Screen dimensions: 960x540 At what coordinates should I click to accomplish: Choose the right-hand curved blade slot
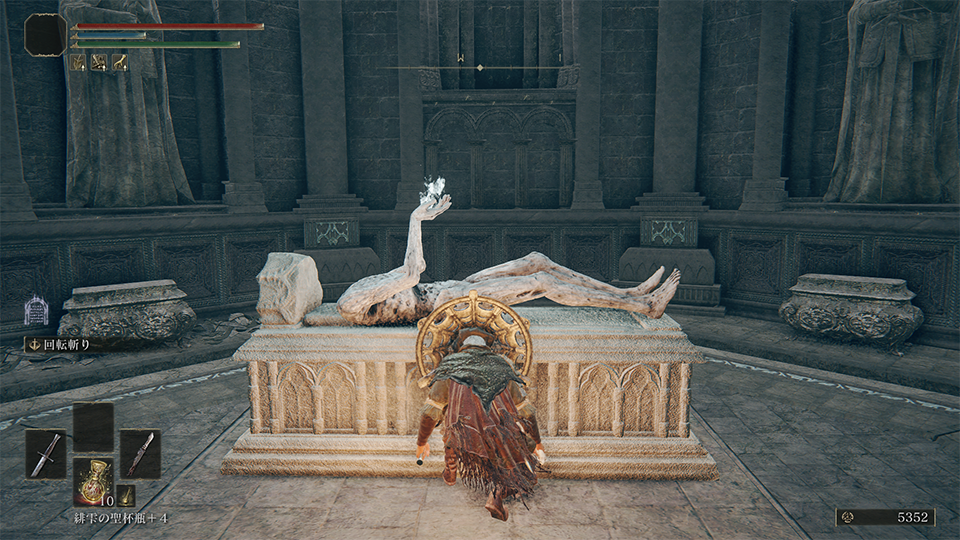(x=140, y=454)
